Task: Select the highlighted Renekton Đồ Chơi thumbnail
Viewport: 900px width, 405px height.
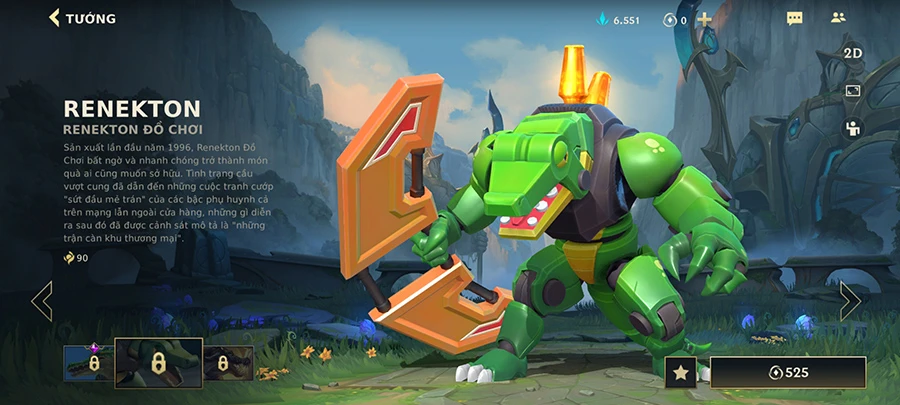Action: click(157, 362)
